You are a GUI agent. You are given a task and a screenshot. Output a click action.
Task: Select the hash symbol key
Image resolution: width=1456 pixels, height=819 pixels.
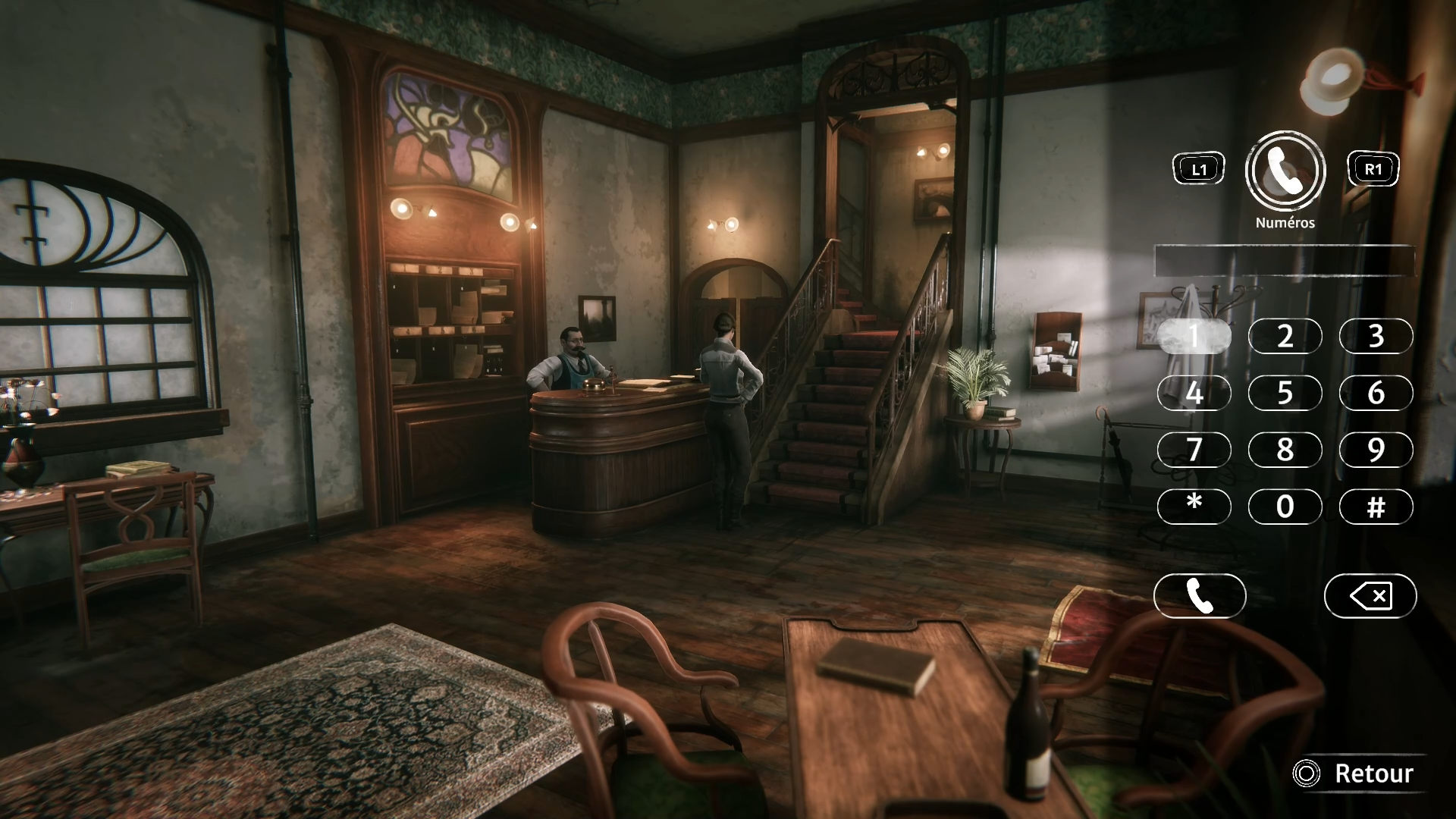[x=1376, y=506]
